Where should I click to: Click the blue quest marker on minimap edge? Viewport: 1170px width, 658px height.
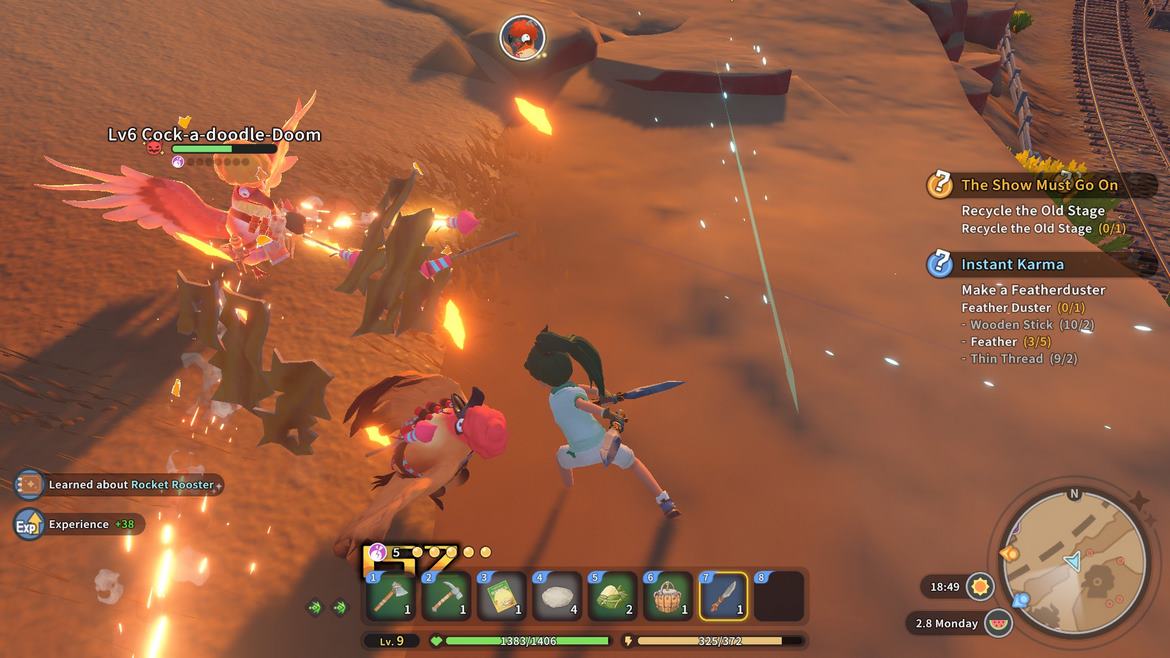[x=1021, y=601]
